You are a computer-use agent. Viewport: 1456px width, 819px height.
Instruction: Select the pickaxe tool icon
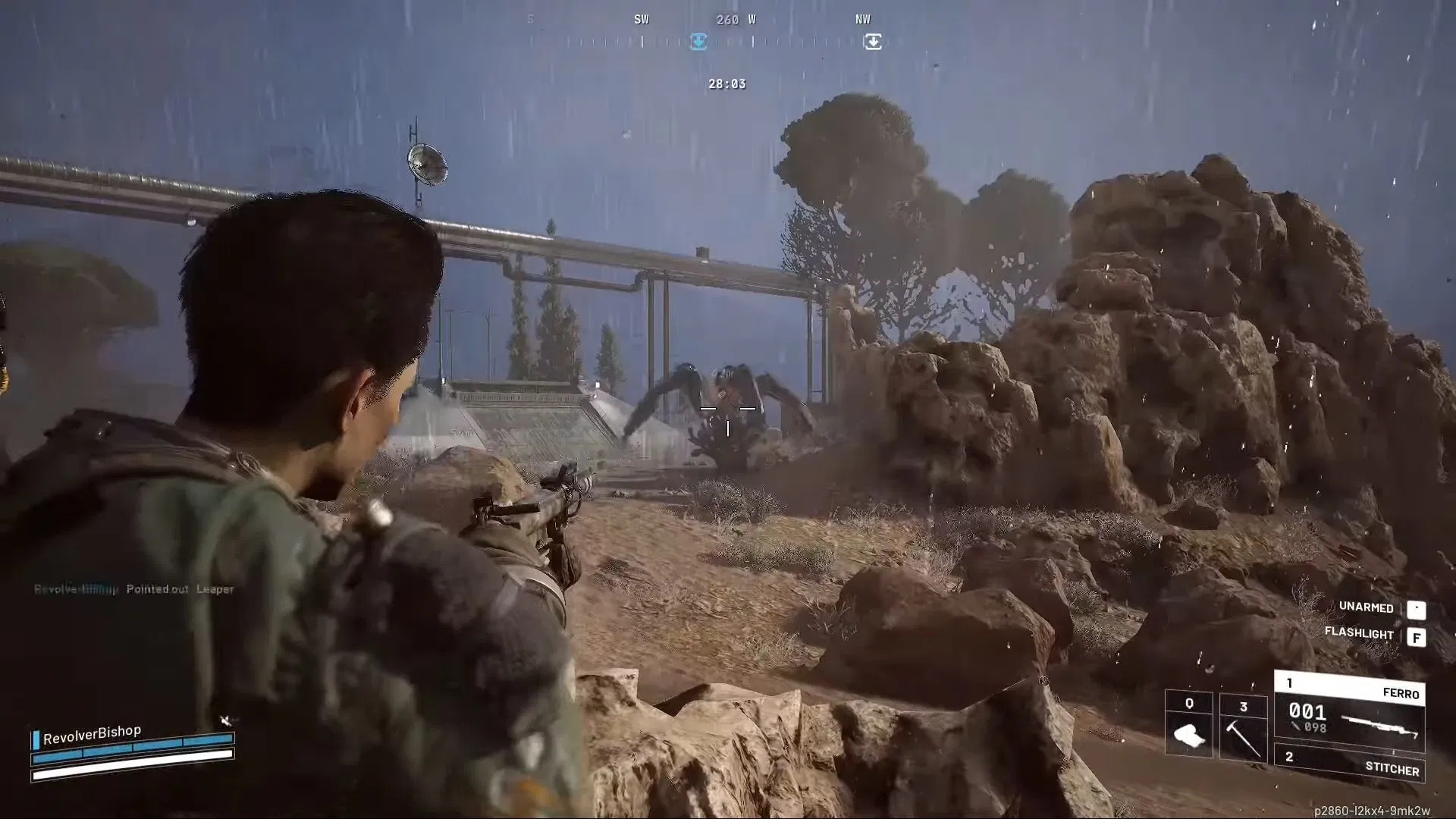click(1244, 740)
